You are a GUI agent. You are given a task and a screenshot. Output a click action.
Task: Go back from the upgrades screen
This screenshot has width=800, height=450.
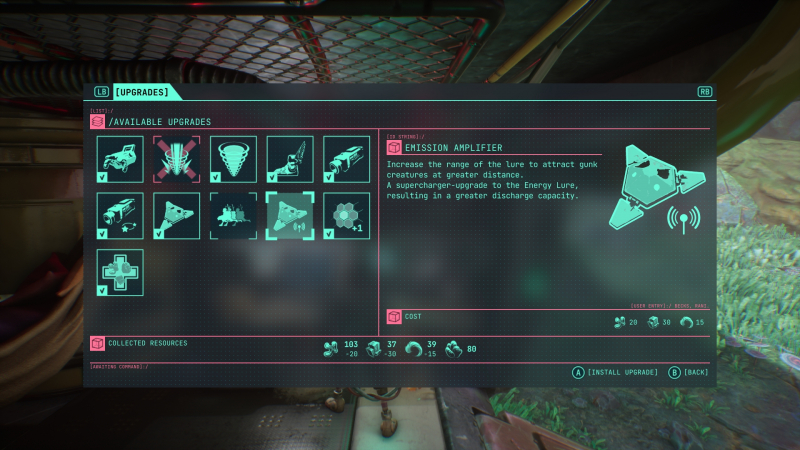[x=688, y=372]
